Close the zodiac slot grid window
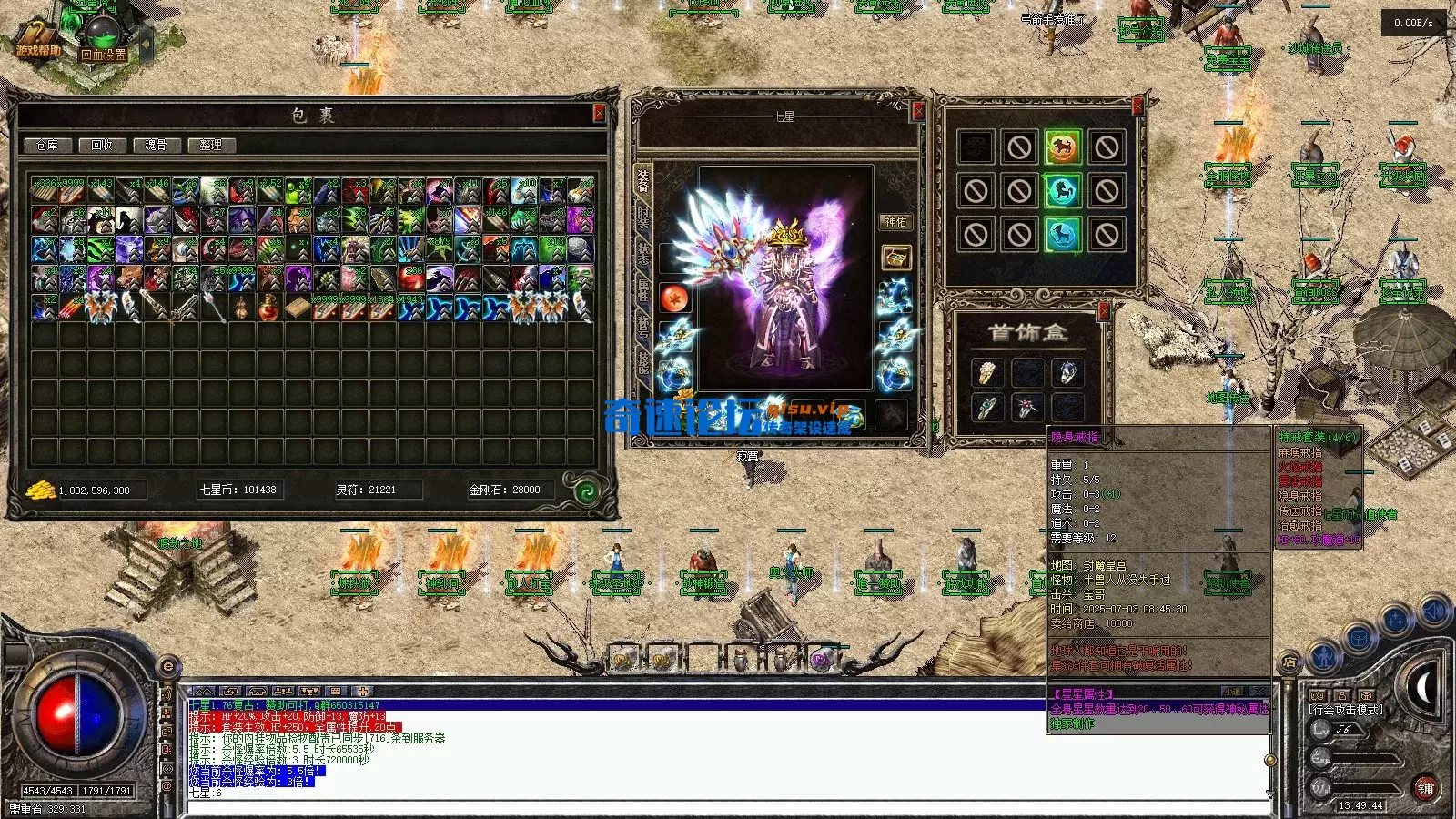The width and height of the screenshot is (1456, 819). 1137,106
